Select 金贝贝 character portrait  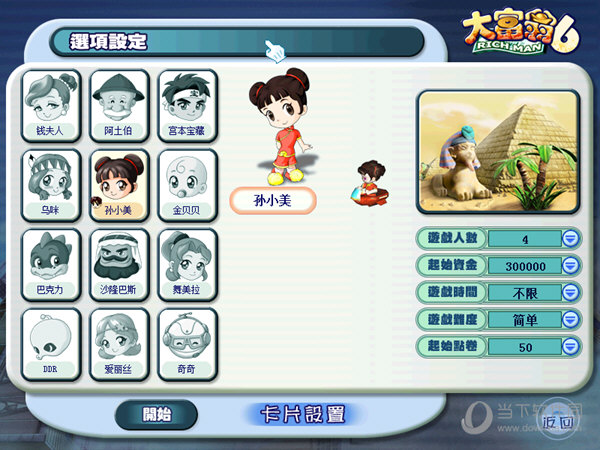187,184
